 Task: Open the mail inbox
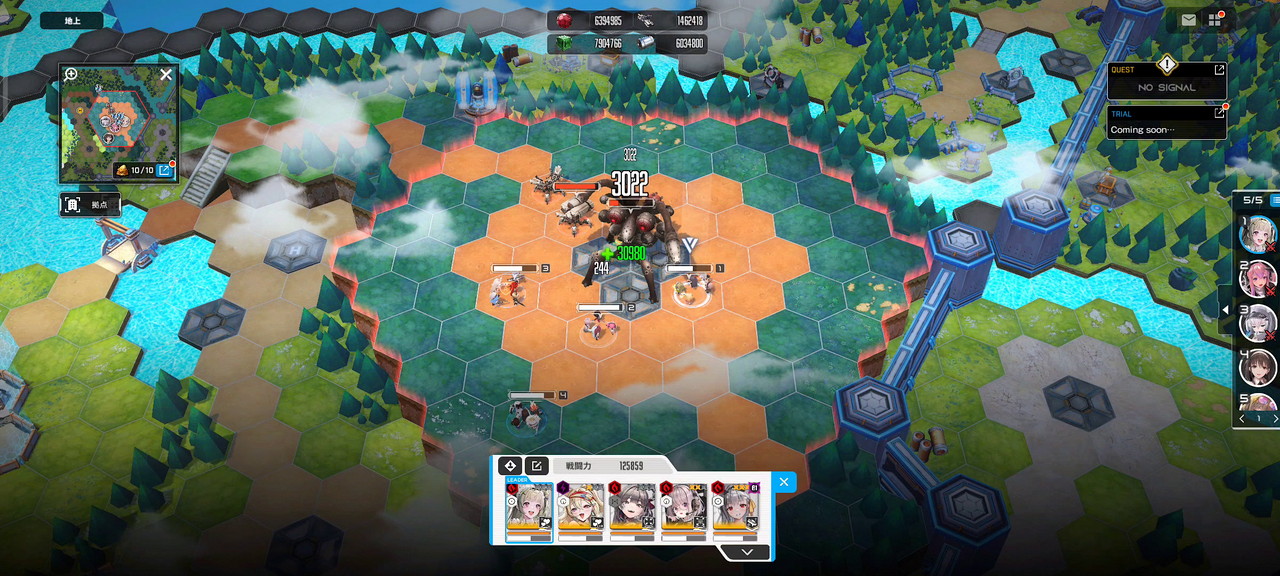[1188, 19]
